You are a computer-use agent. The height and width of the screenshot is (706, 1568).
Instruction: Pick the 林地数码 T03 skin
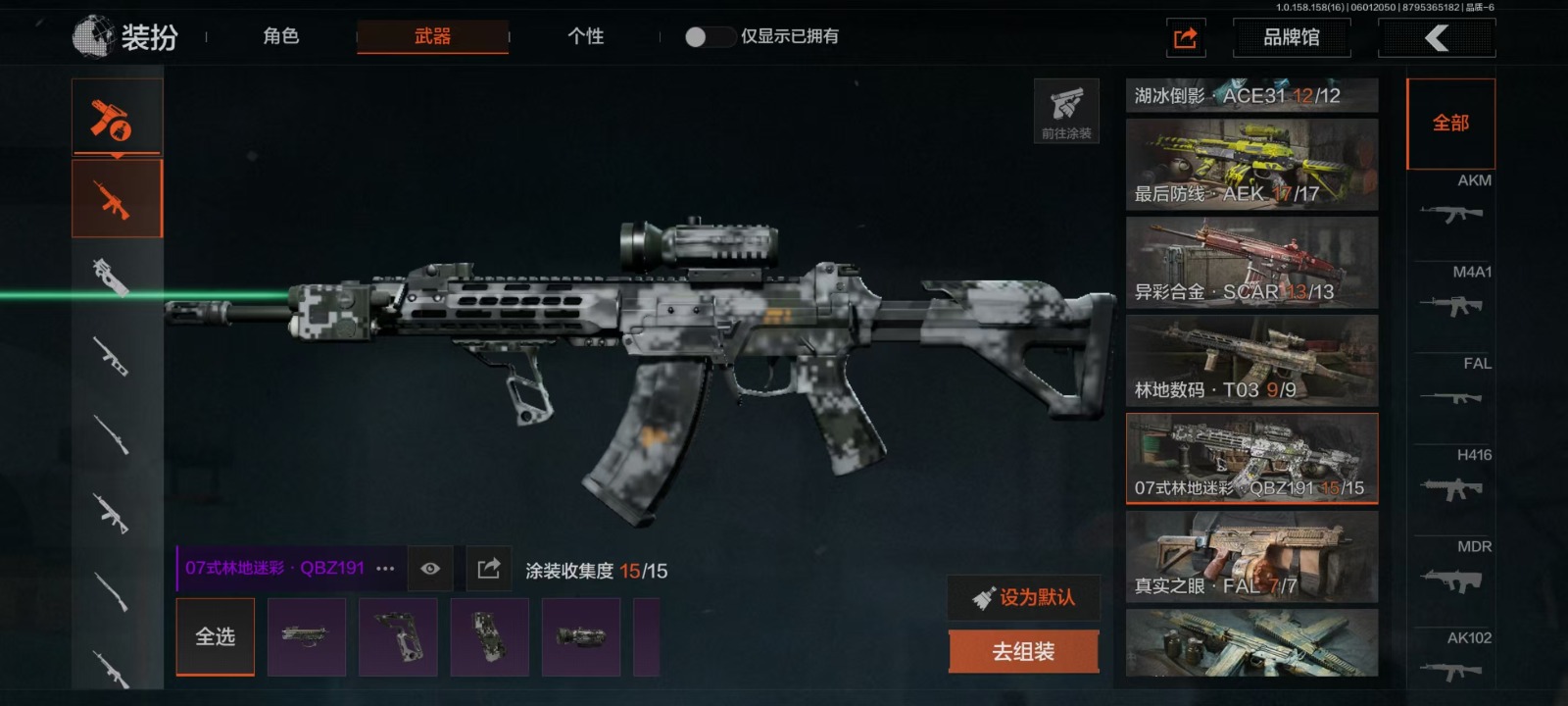tap(1251, 361)
